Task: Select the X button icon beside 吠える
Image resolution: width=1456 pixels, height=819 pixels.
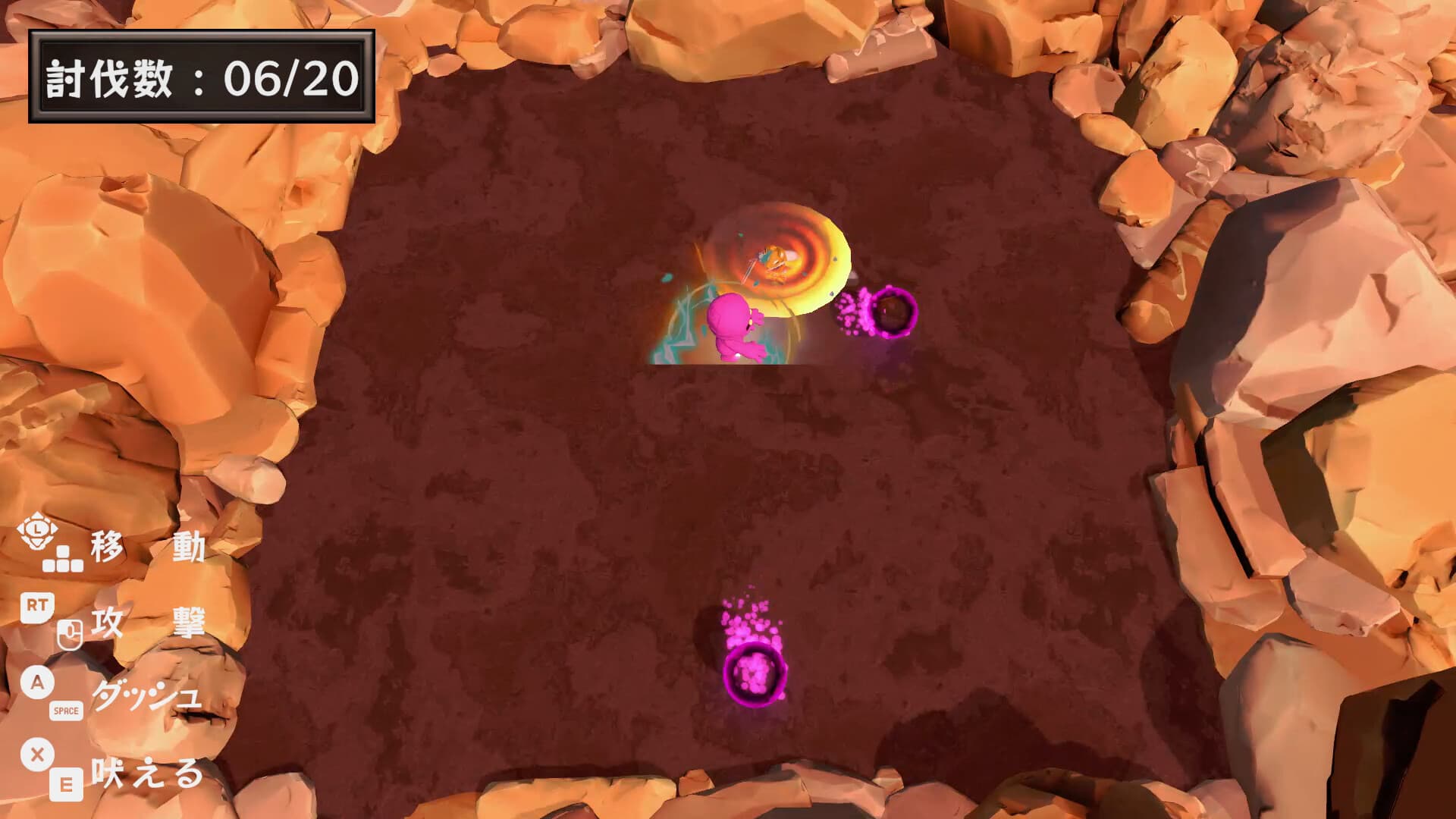Action: (x=36, y=755)
